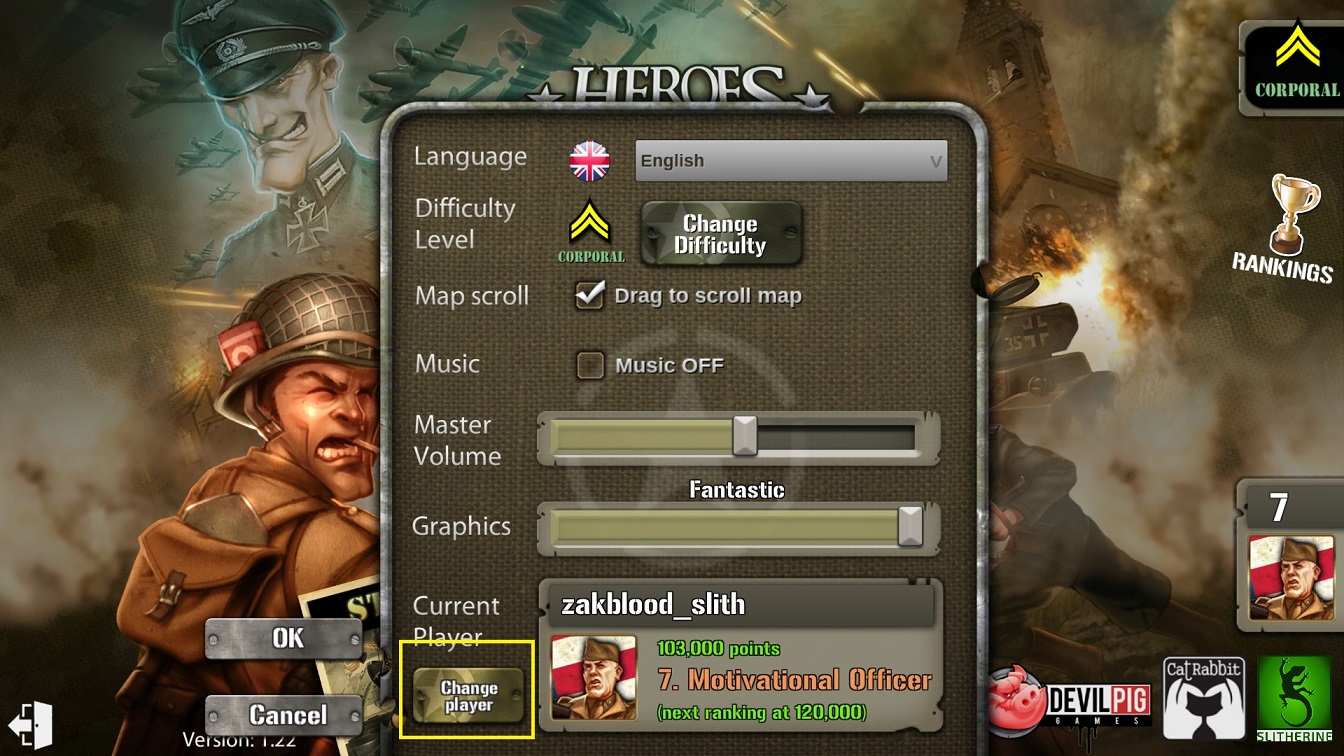Adjust the Master Volume slider handle
This screenshot has width=1344, height=756.
(744, 436)
